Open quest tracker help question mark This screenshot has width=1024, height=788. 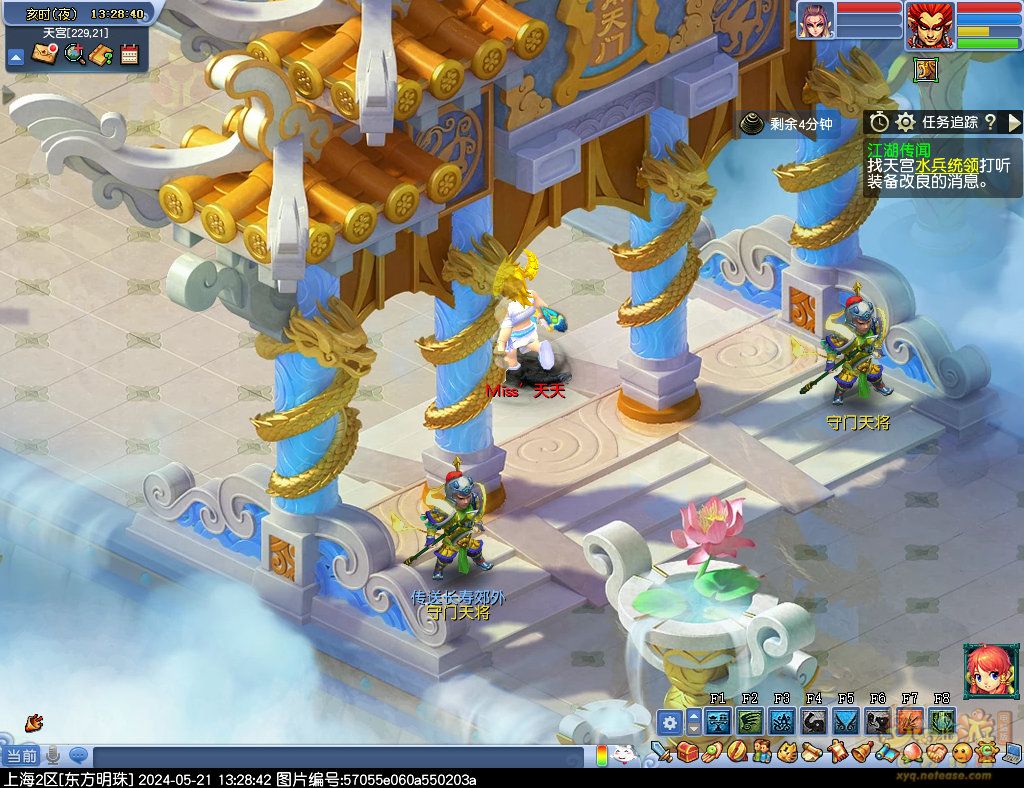pyautogui.click(x=989, y=122)
